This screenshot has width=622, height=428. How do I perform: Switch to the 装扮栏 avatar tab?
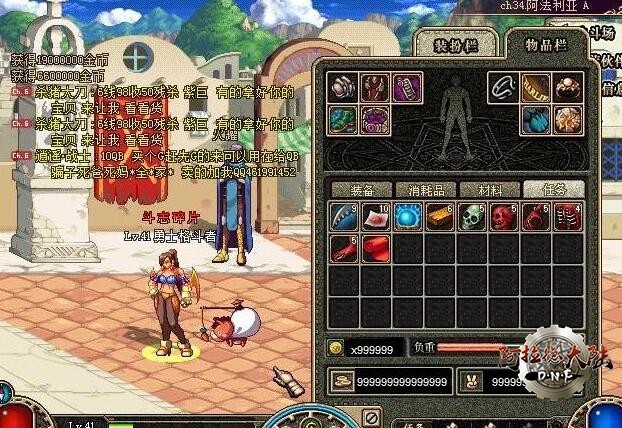point(455,45)
